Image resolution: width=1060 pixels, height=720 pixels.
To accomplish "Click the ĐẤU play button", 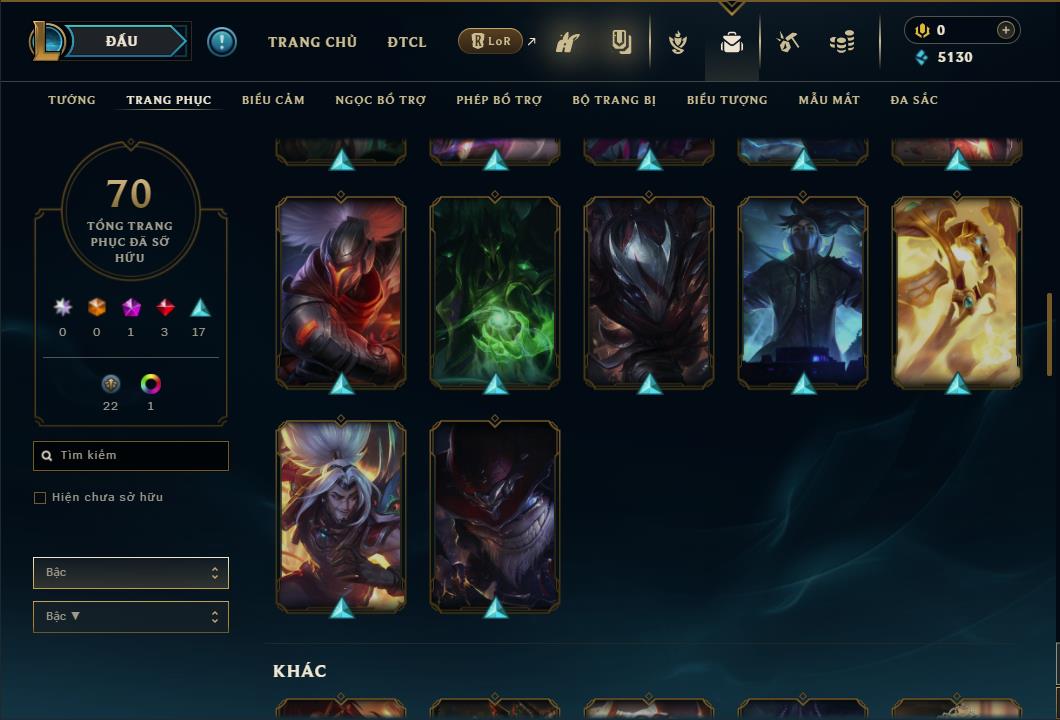I will pyautogui.click(x=122, y=41).
